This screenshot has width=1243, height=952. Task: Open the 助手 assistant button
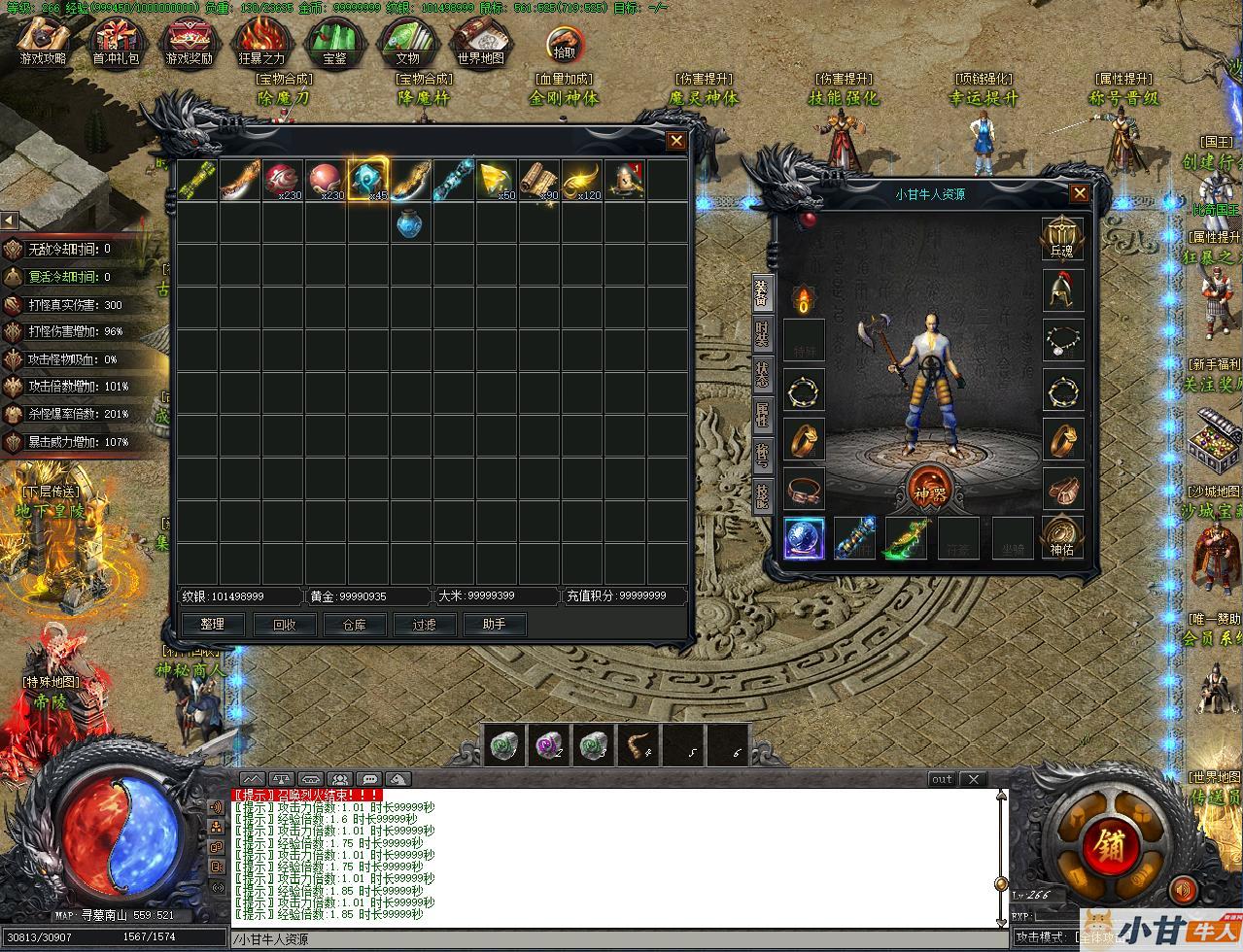[494, 625]
